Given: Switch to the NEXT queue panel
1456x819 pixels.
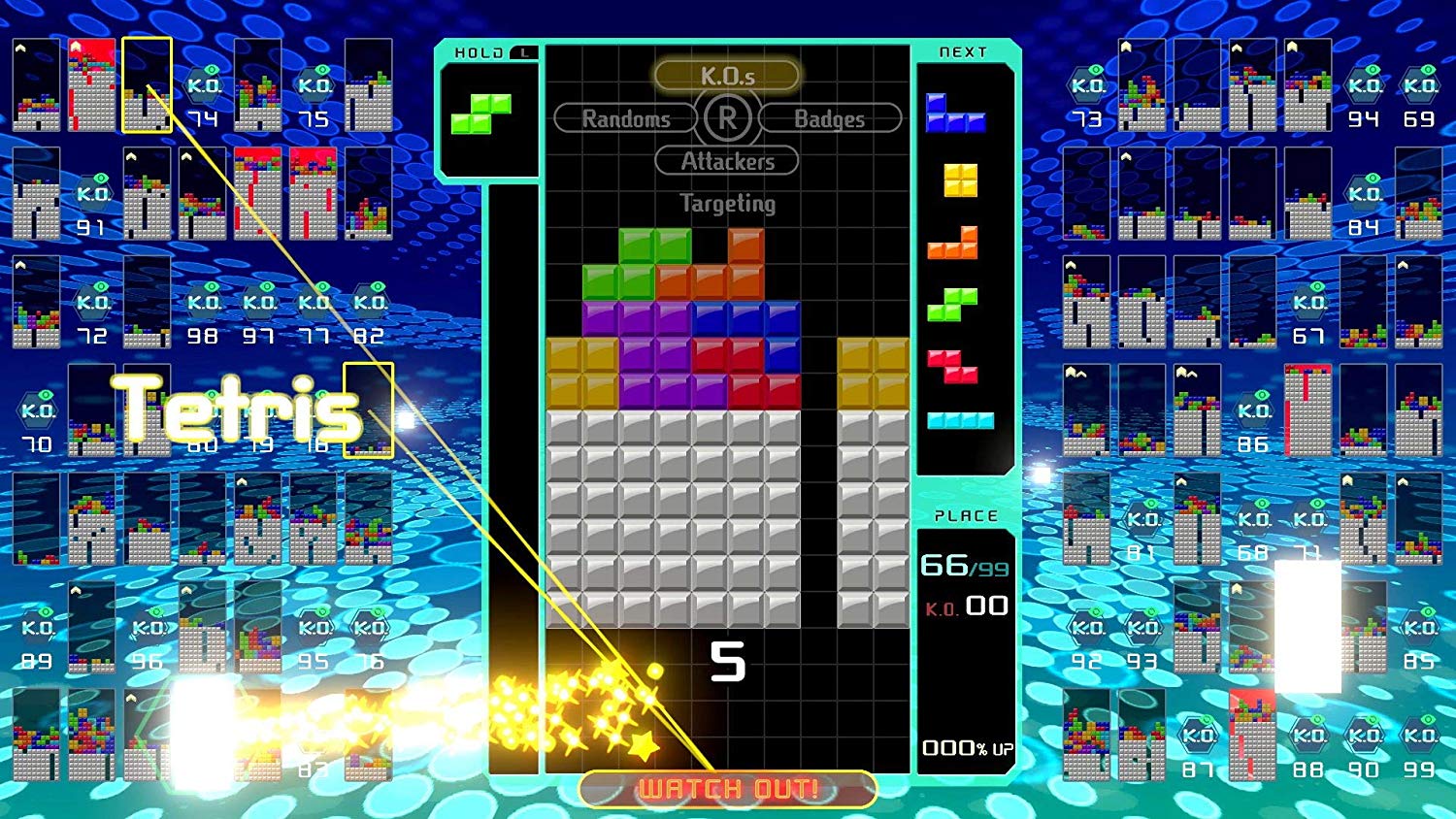Looking at the screenshot, I should [x=964, y=51].
